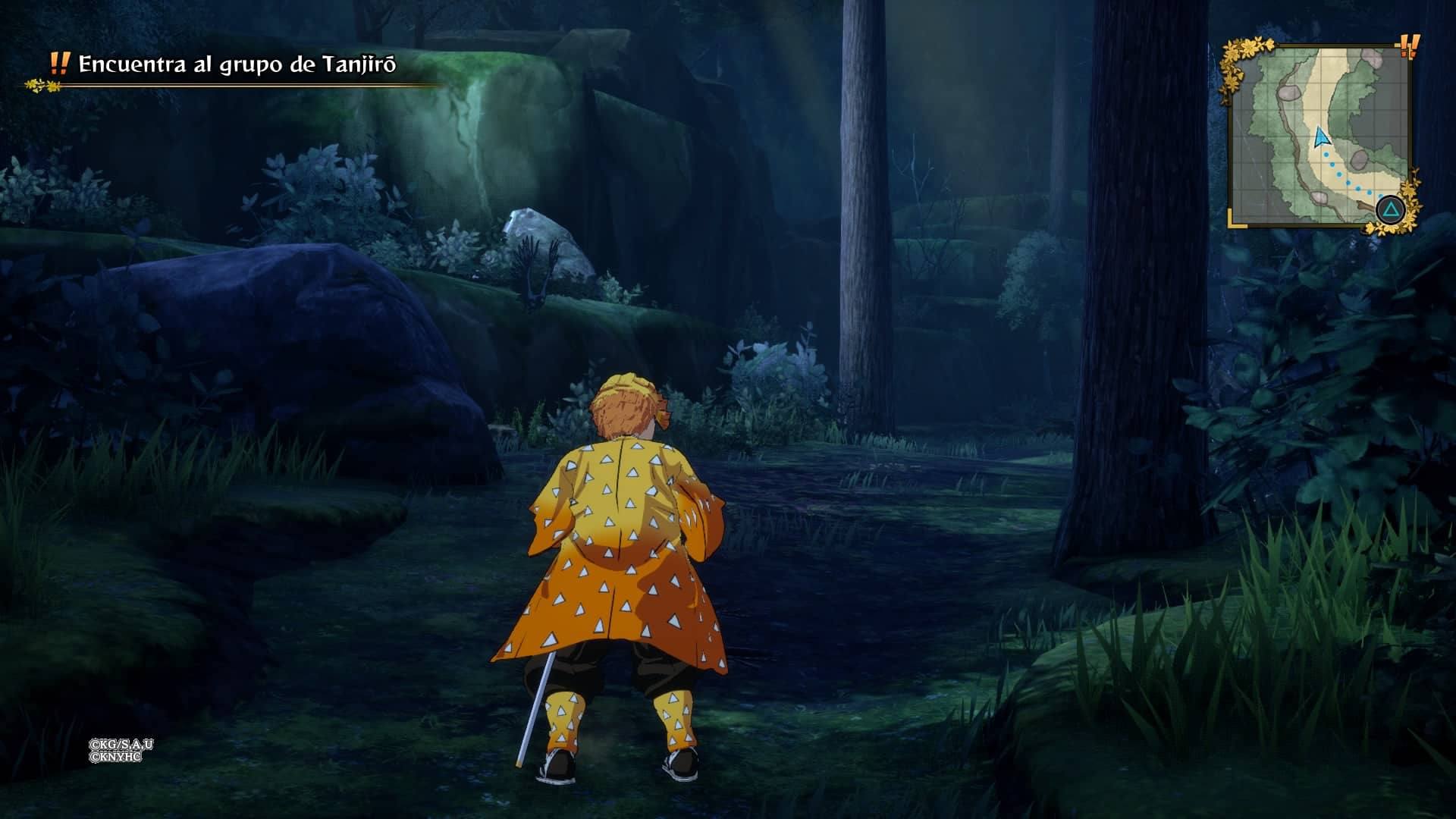Select the 'Encuentra al grupo de Tanjirō' objective tracker
This screenshot has height=819, width=1456.
click(x=237, y=64)
